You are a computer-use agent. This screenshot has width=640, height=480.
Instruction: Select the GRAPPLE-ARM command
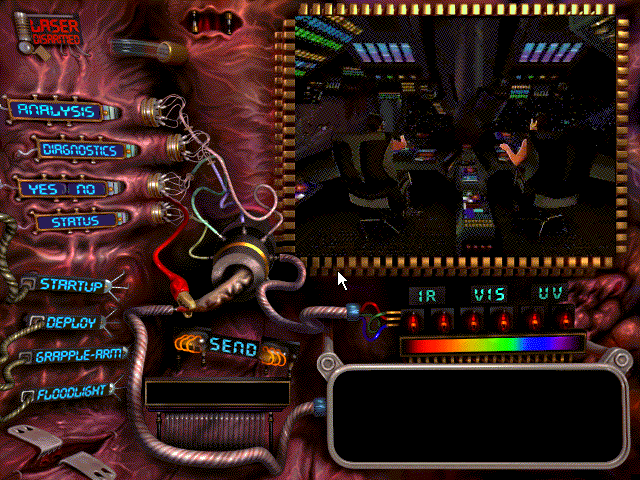pyautogui.click(x=78, y=356)
